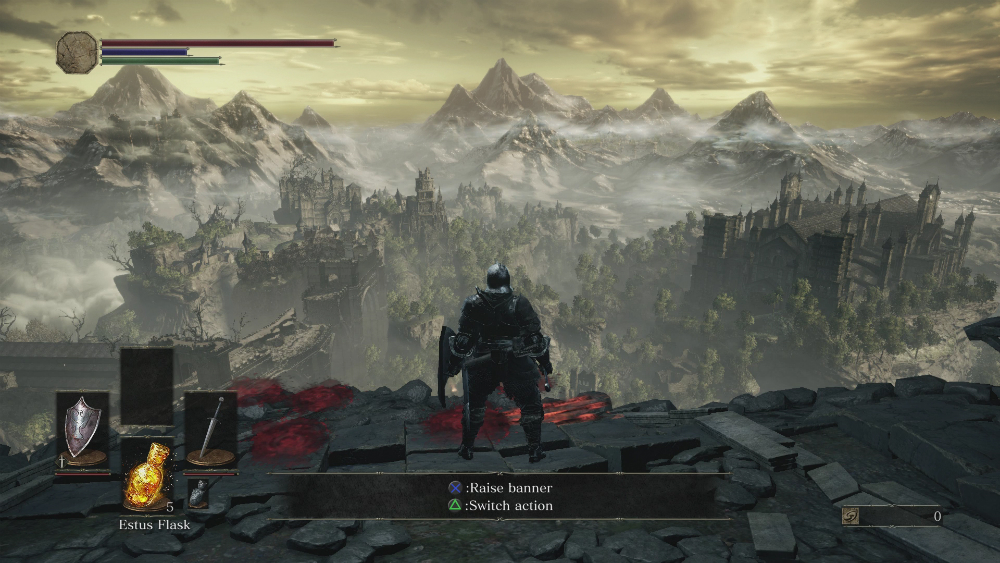The width and height of the screenshot is (1000, 563).
Task: Use the Estus Flask quick item
Action: [x=146, y=476]
